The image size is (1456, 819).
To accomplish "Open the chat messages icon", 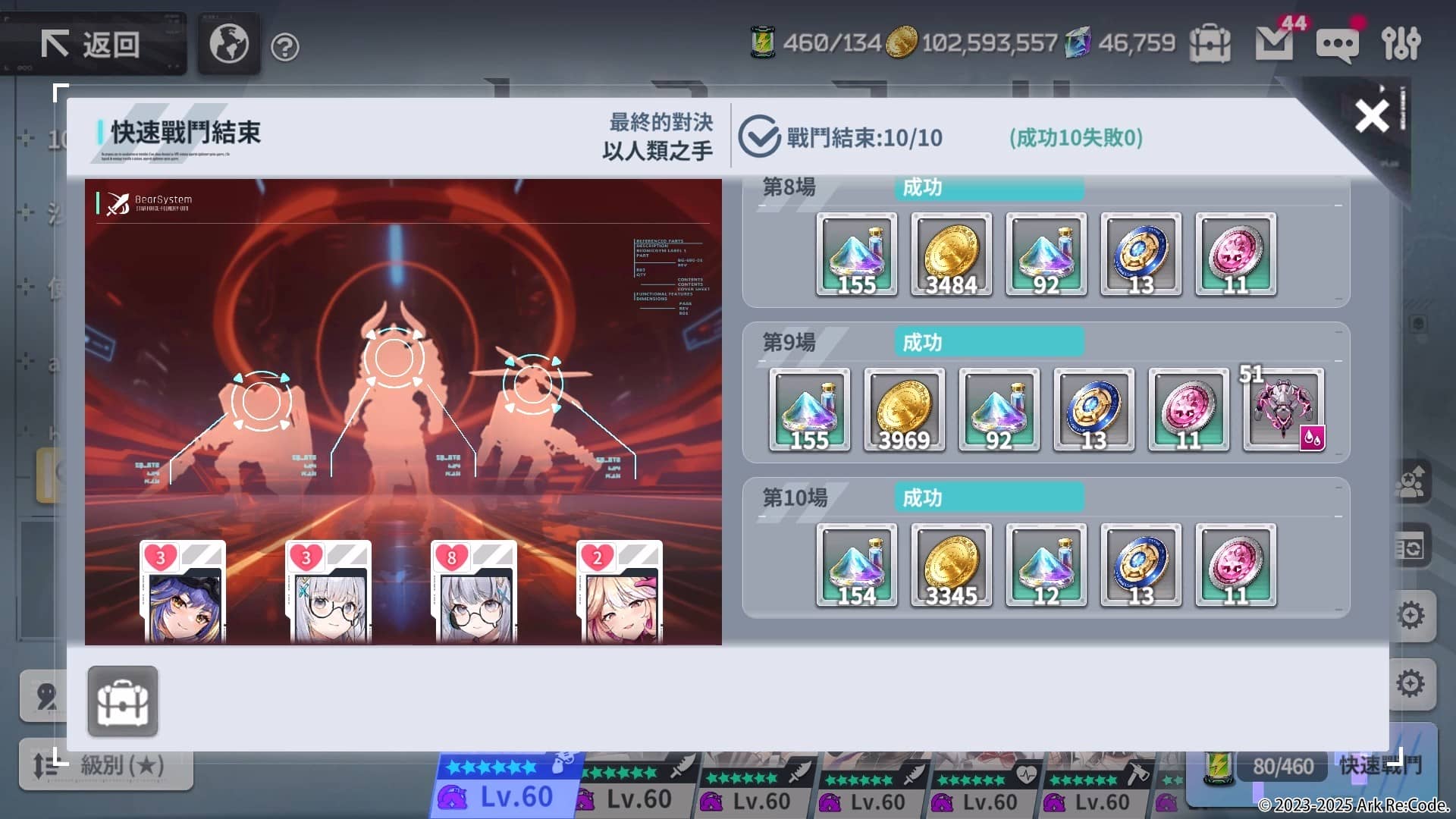I will coord(1337,43).
